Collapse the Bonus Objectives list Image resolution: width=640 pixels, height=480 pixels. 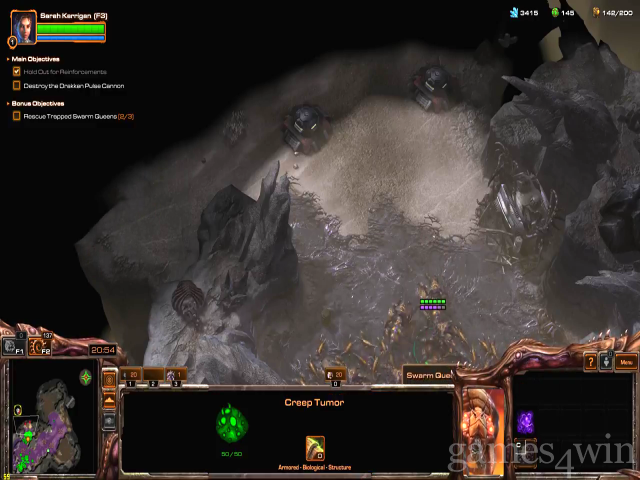pos(9,103)
